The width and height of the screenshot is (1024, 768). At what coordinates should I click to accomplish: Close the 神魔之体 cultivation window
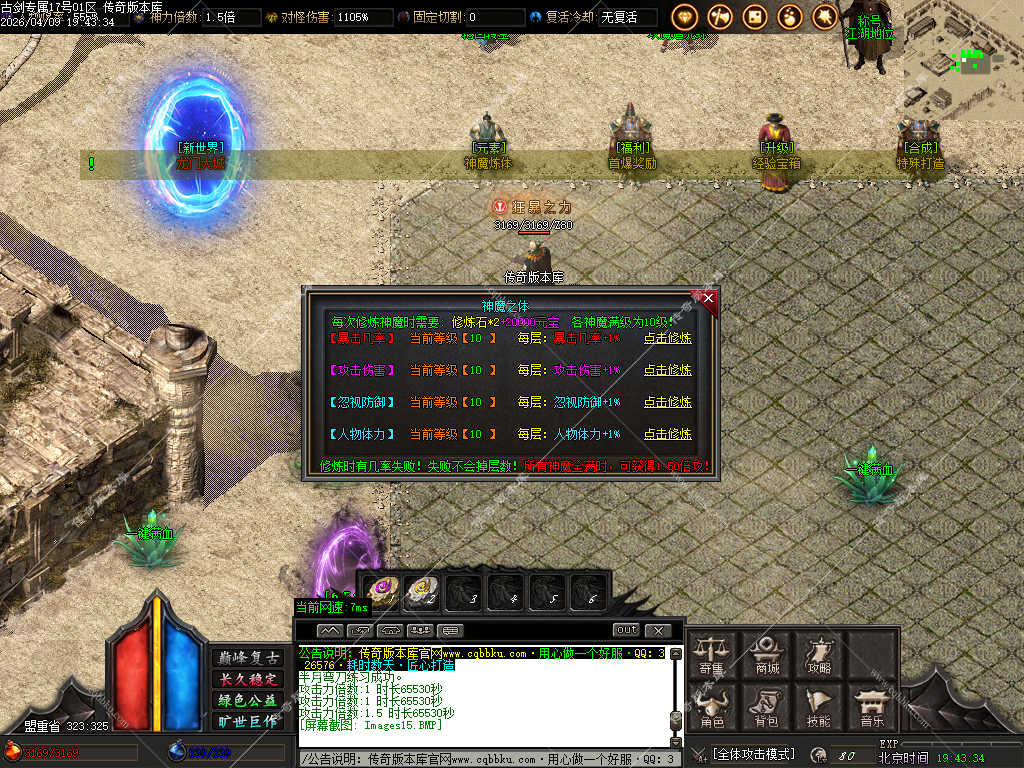[x=708, y=298]
